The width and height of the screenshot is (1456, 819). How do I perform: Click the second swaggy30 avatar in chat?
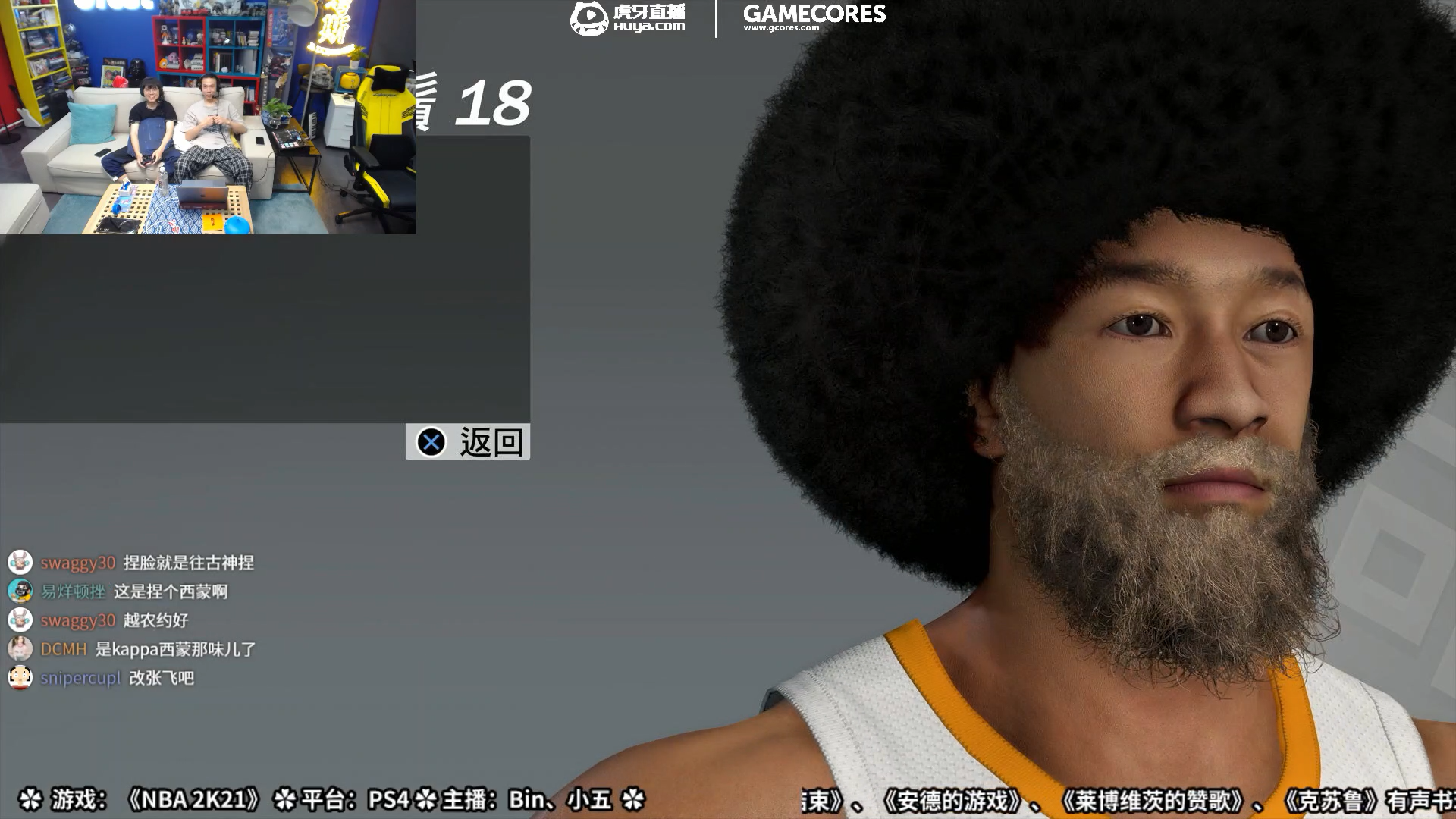click(x=21, y=621)
